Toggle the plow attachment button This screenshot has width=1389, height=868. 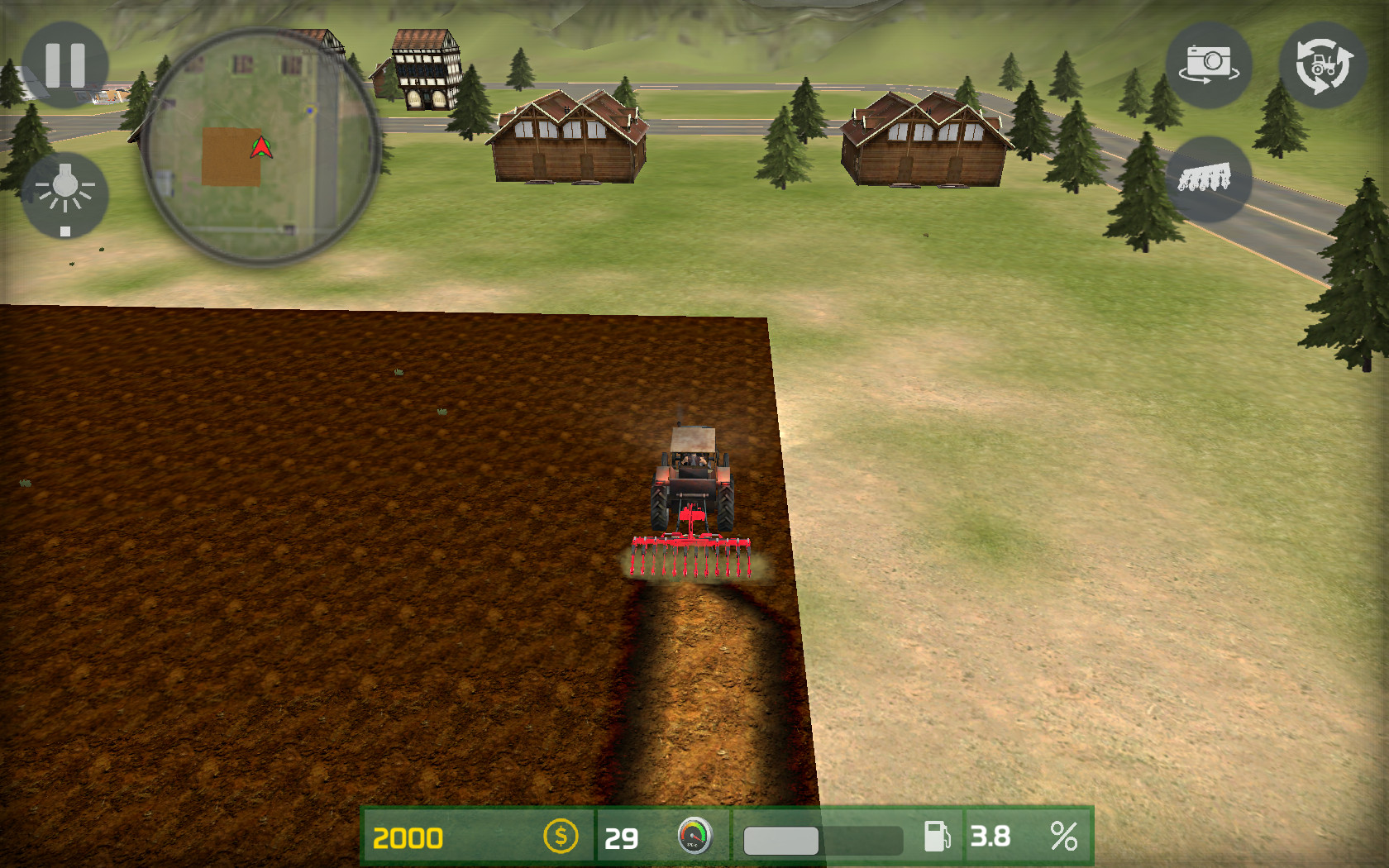tap(1206, 179)
